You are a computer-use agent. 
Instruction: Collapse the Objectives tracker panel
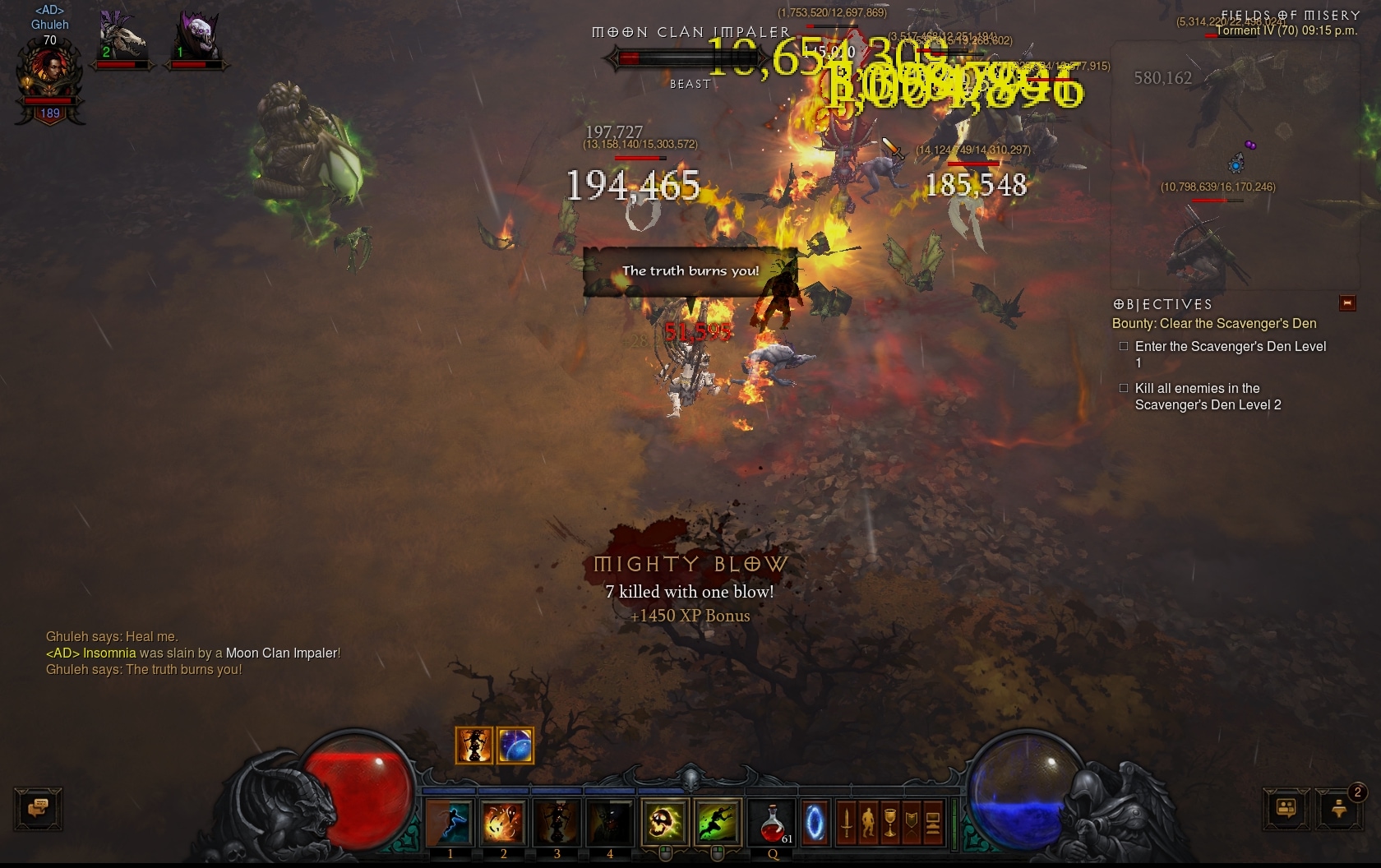[1347, 303]
